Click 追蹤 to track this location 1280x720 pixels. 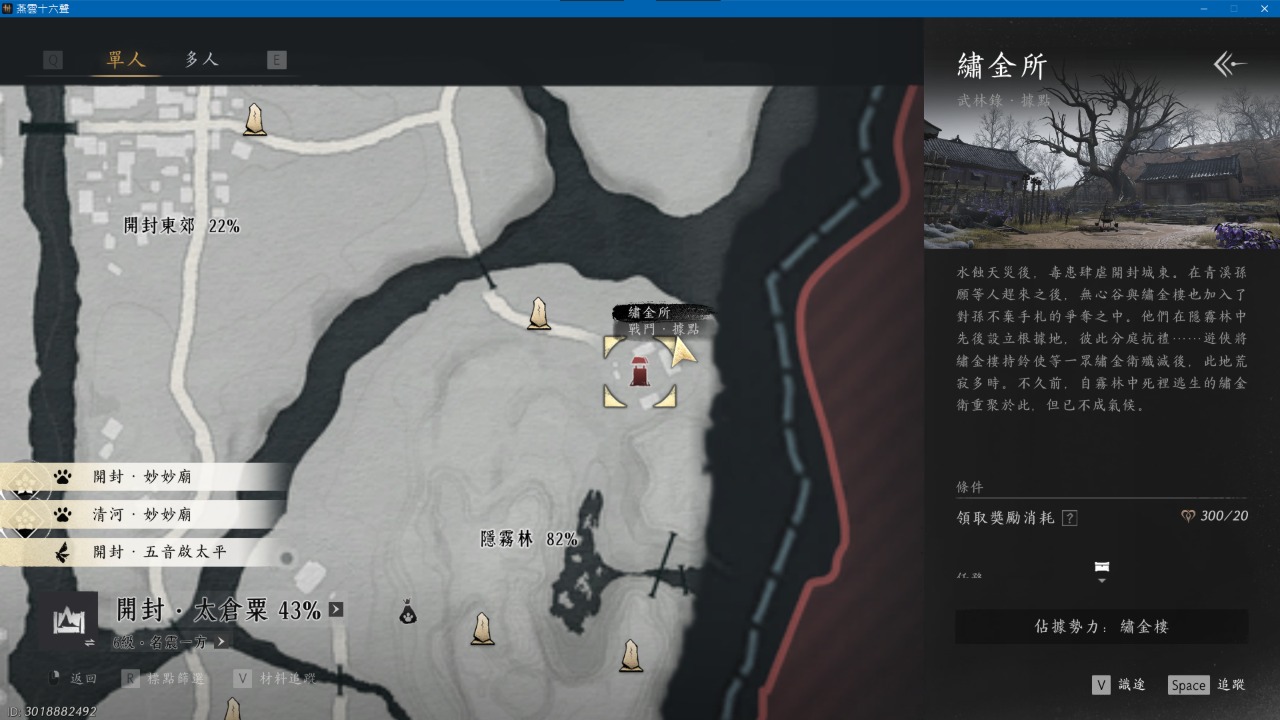pyautogui.click(x=1207, y=685)
